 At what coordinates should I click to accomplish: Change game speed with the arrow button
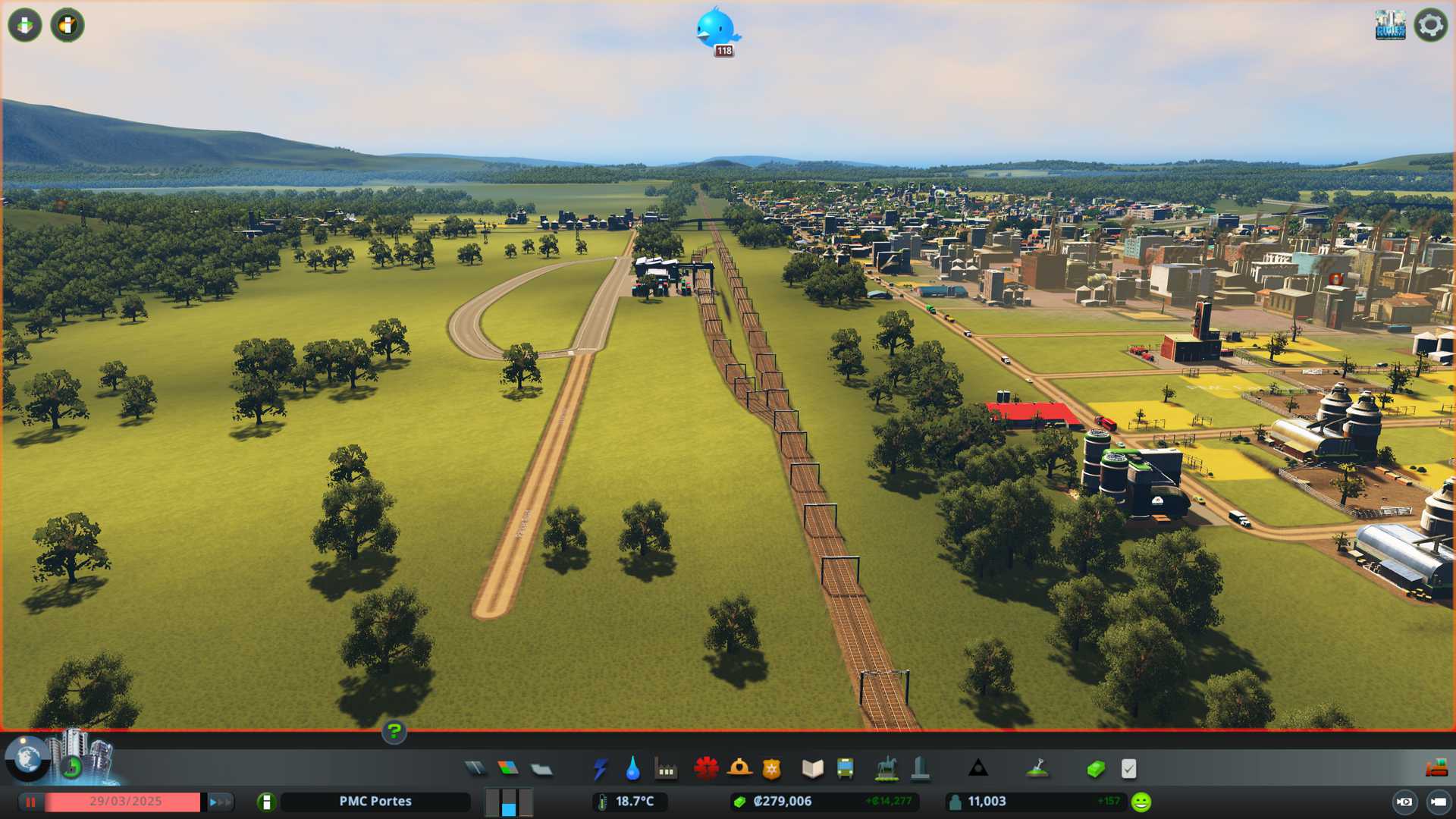click(x=219, y=802)
